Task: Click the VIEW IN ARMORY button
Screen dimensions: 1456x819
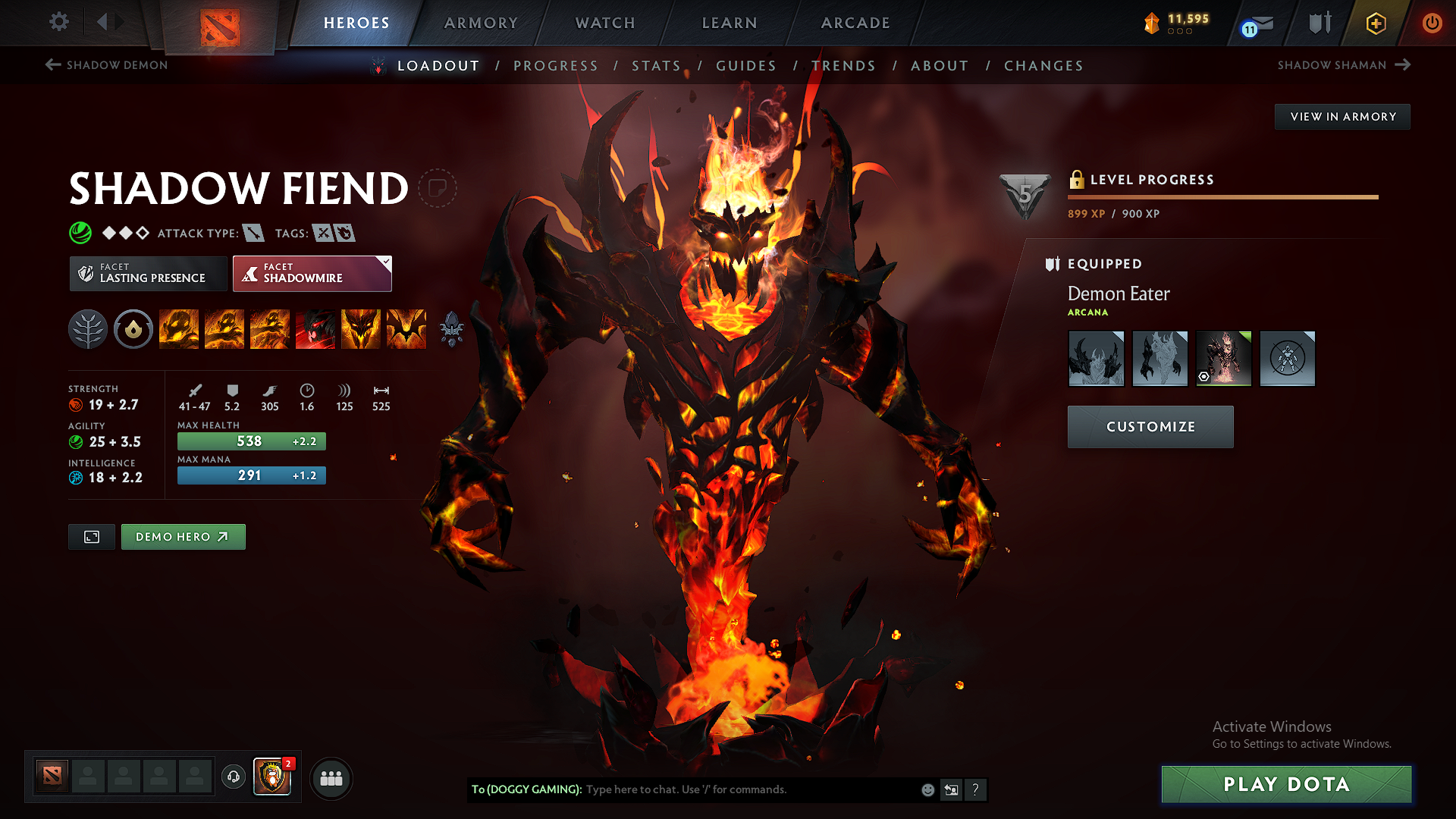Action: click(x=1342, y=116)
